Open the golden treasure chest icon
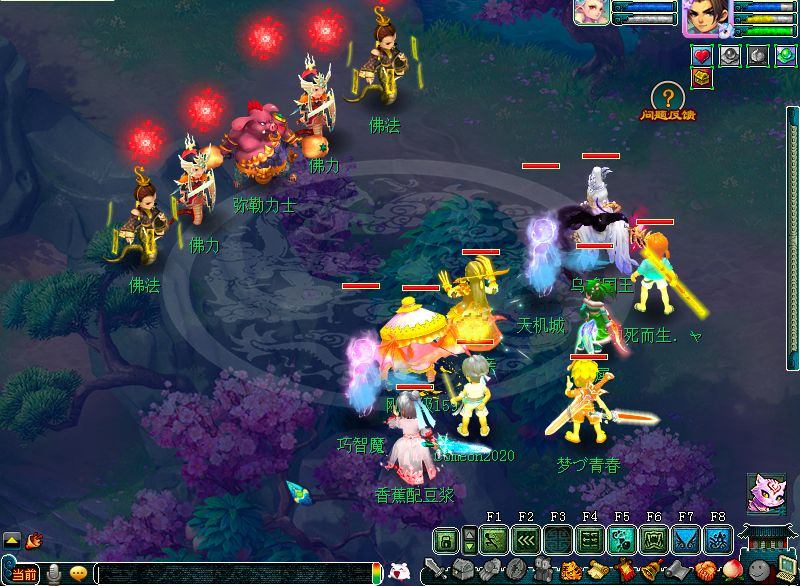This screenshot has height=586, width=800. pyautogui.click(x=702, y=78)
